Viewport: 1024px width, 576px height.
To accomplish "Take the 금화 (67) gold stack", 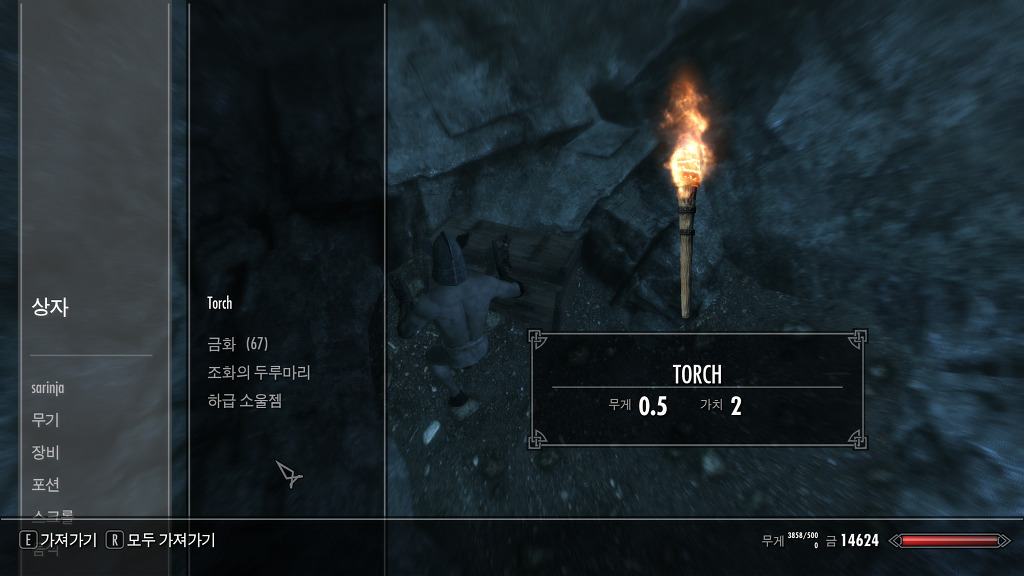I will pyautogui.click(x=238, y=344).
